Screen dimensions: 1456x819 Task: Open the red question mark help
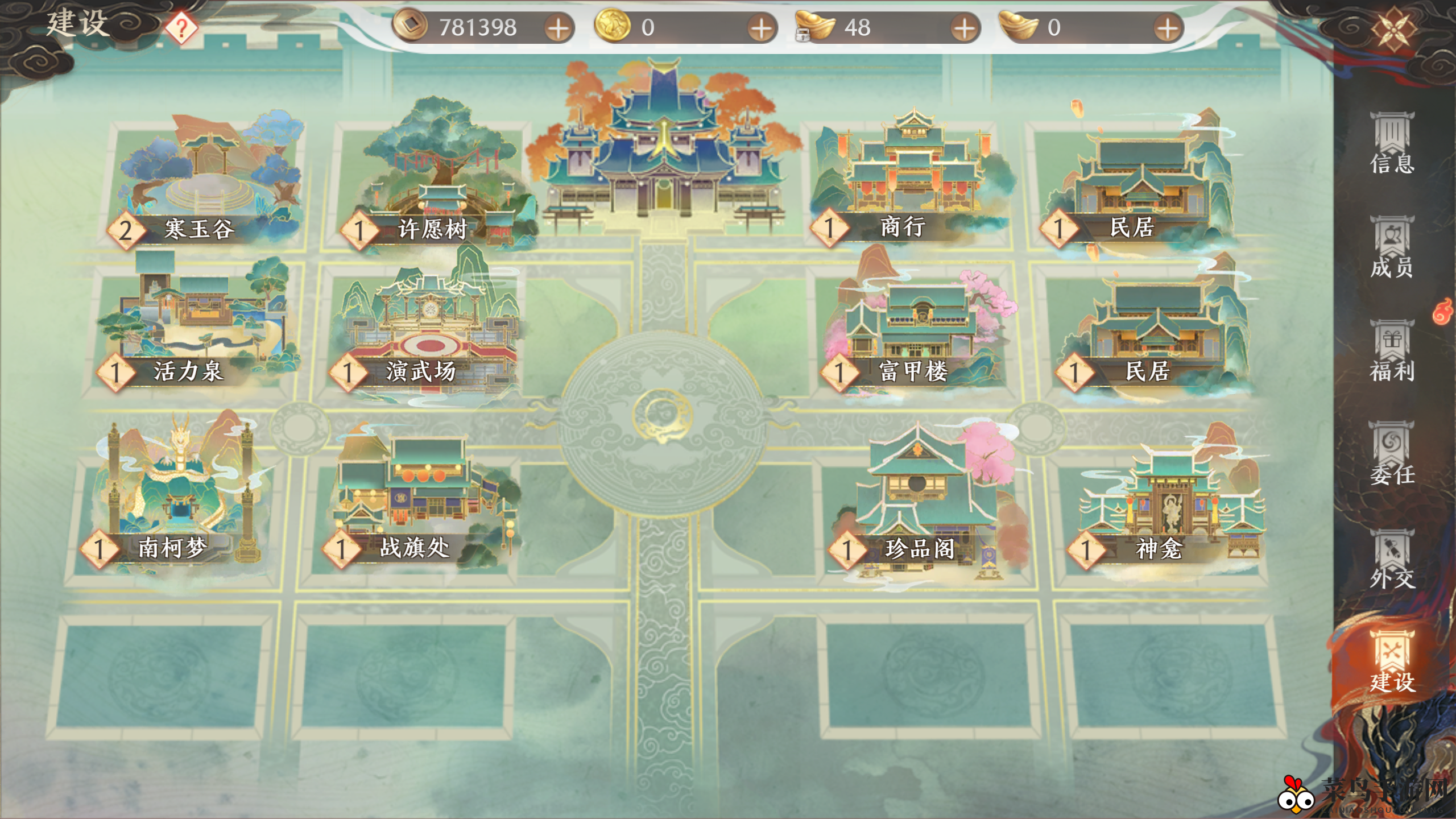[x=181, y=28]
